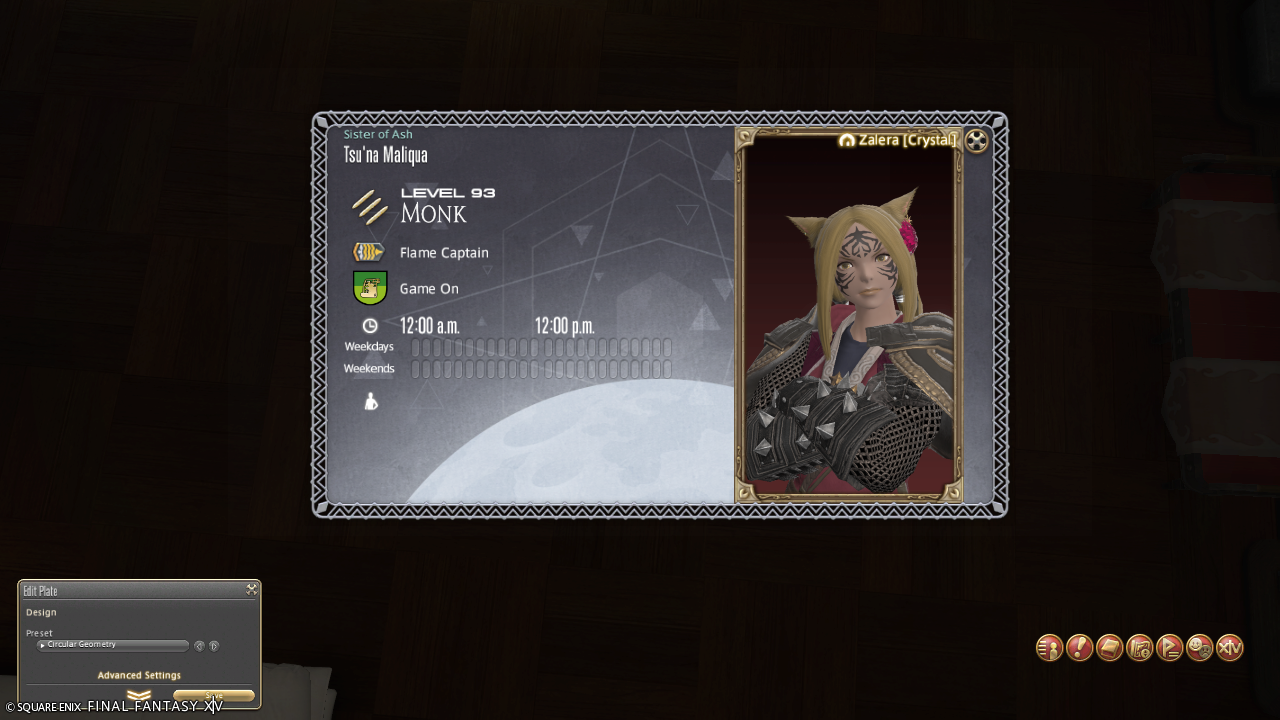Open the exclamation mark Duty menu
The image size is (1280, 720).
[x=1079, y=648]
